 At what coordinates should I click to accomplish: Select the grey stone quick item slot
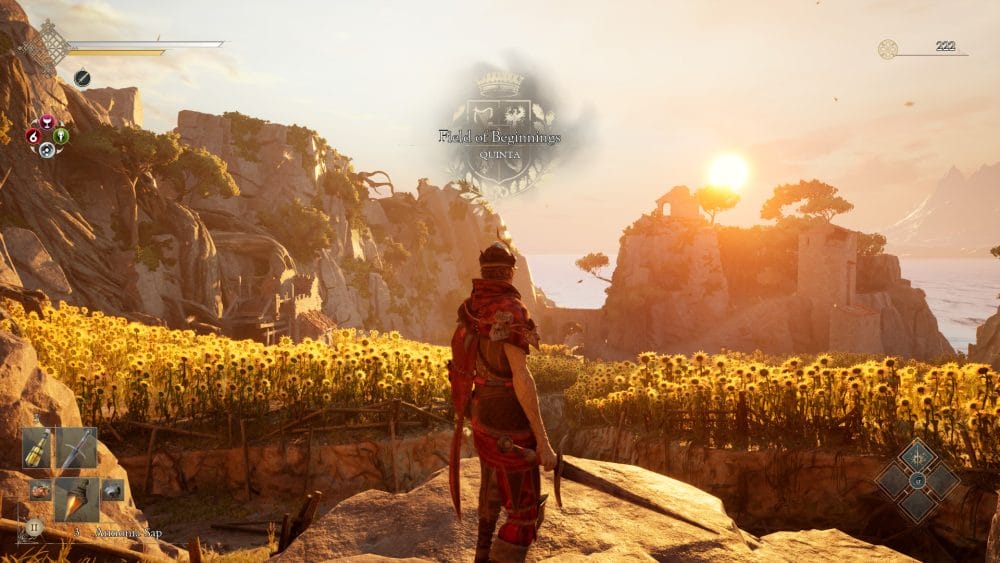click(x=112, y=490)
